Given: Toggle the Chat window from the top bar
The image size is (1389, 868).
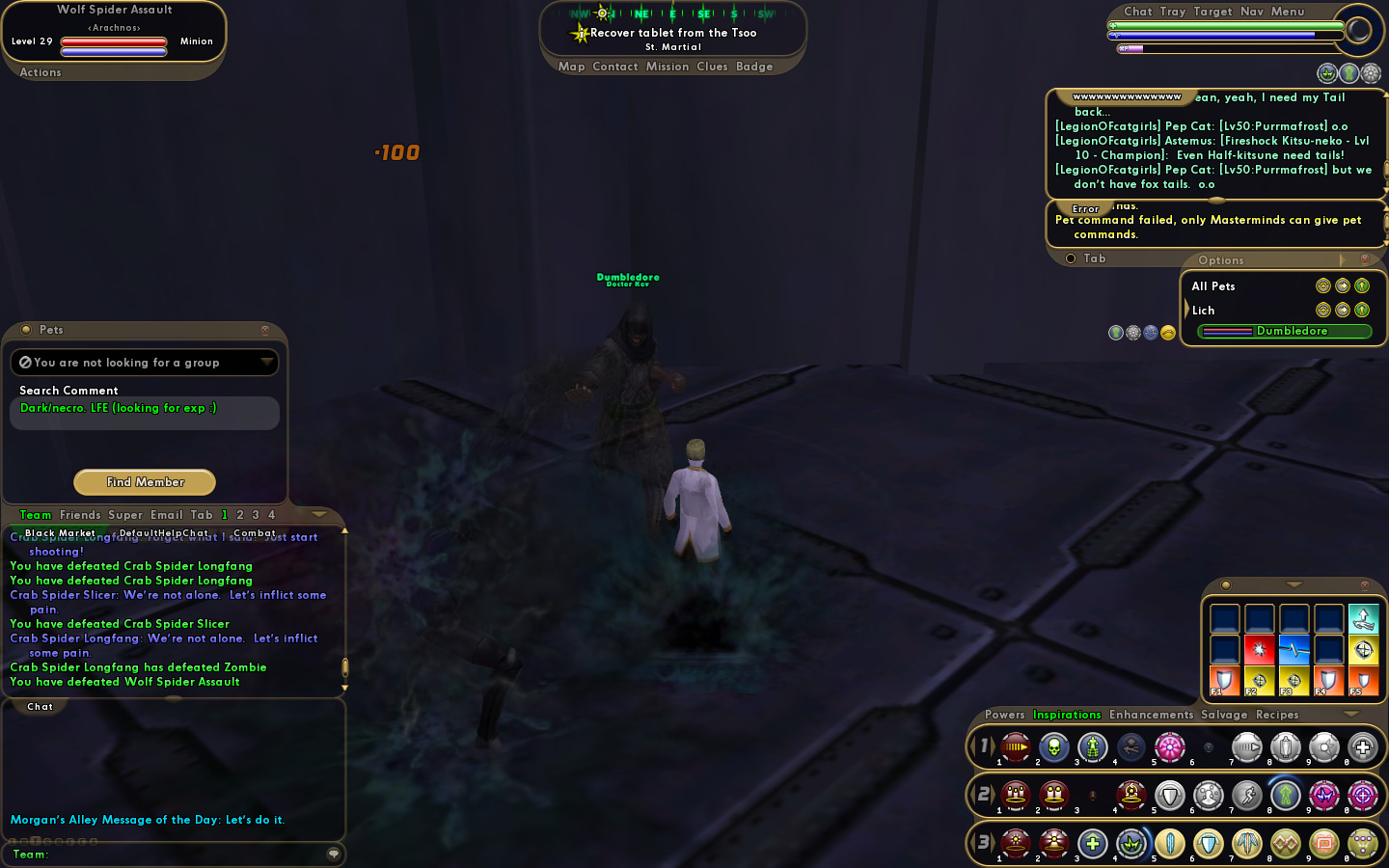Looking at the screenshot, I should coord(1138,12).
